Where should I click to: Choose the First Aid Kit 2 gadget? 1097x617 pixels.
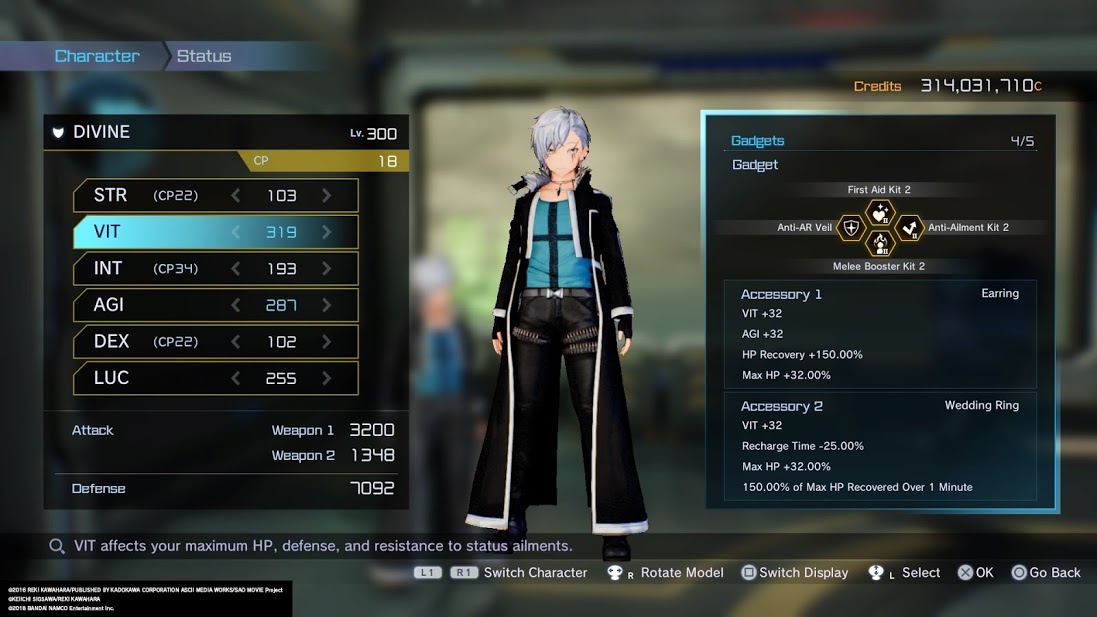tap(879, 211)
